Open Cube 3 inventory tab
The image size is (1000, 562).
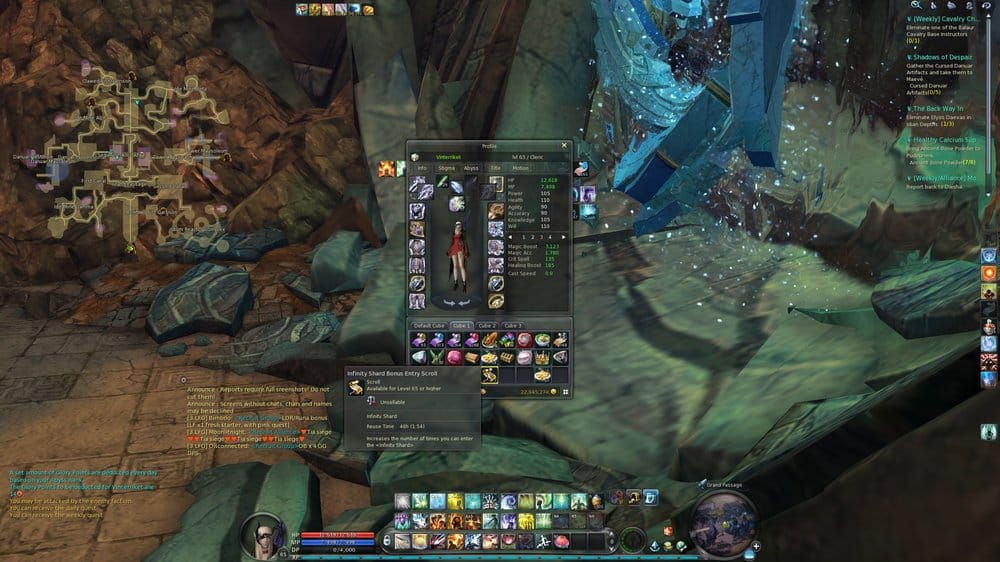(x=513, y=326)
